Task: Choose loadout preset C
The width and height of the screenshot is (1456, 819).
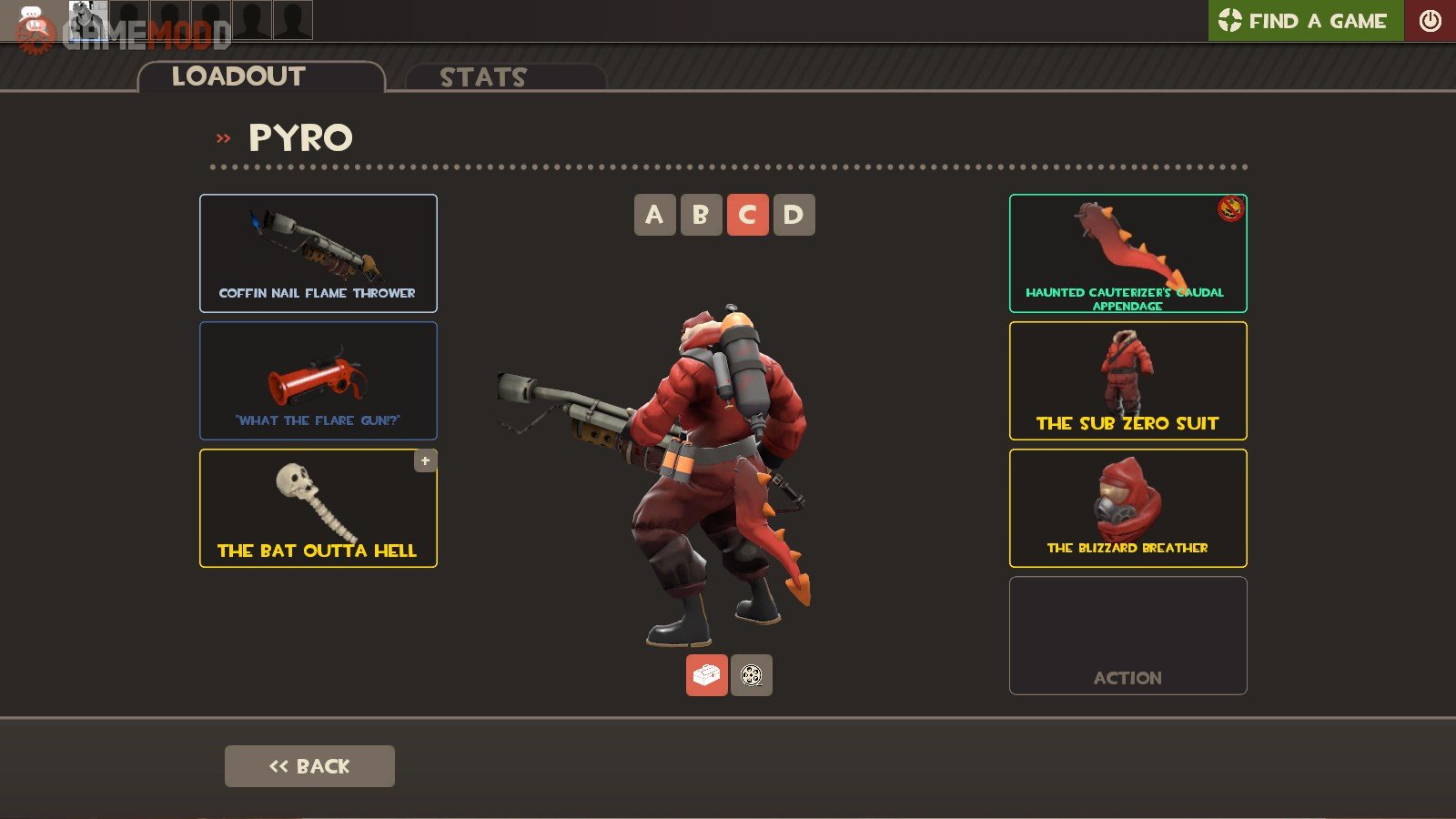Action: point(747,215)
